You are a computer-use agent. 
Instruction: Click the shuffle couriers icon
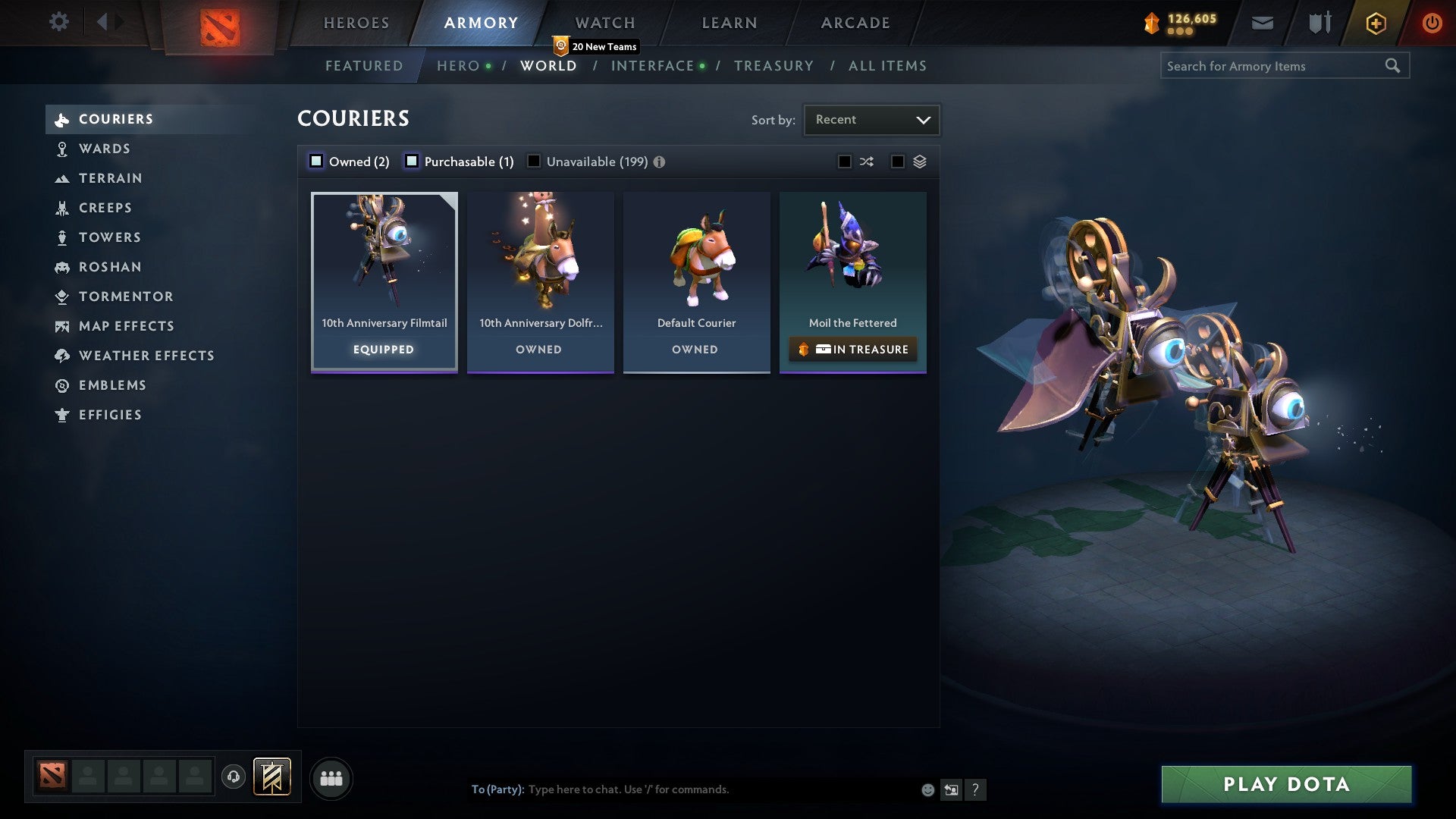tap(866, 162)
